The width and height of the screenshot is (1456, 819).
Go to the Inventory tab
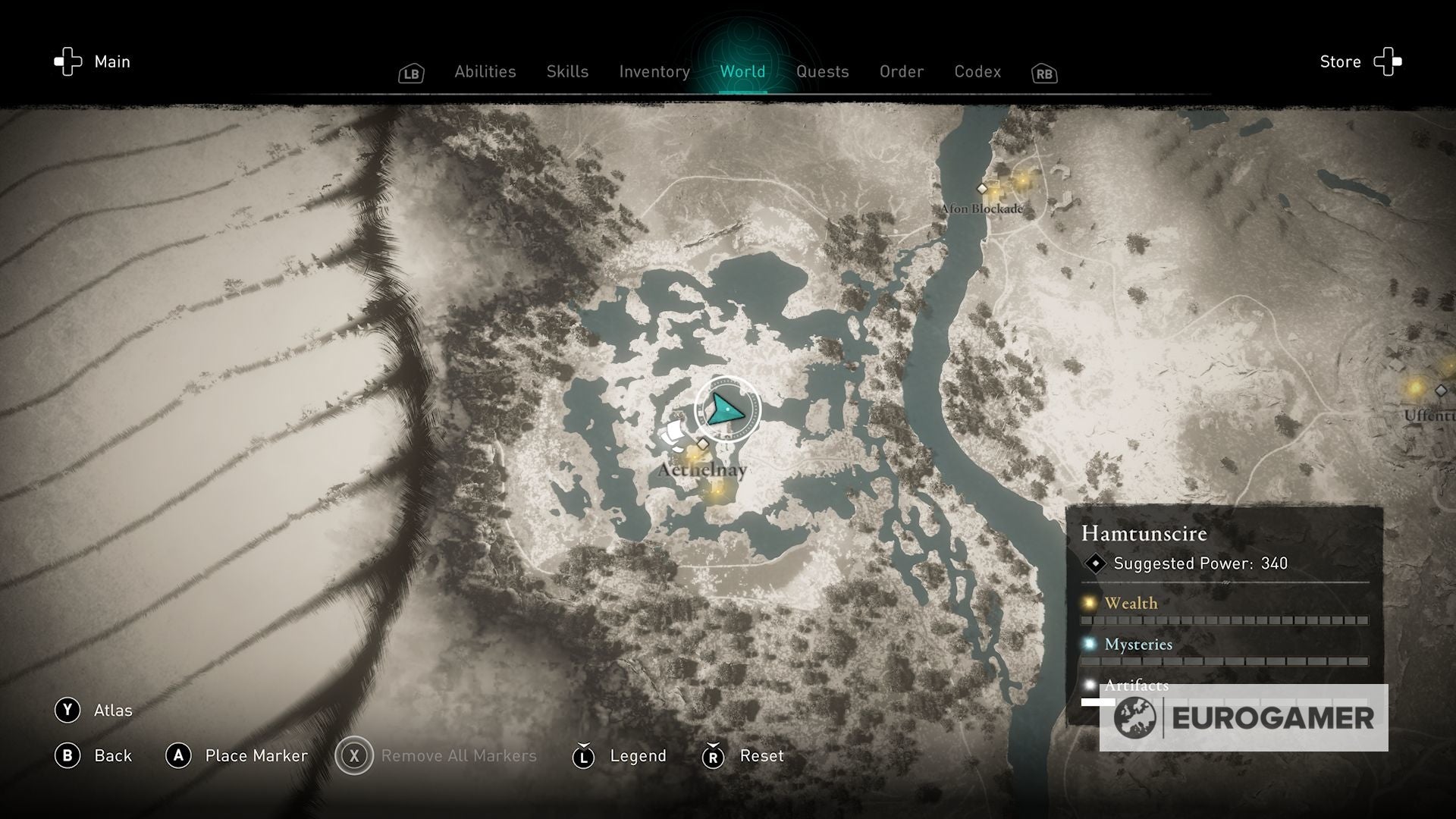(654, 71)
